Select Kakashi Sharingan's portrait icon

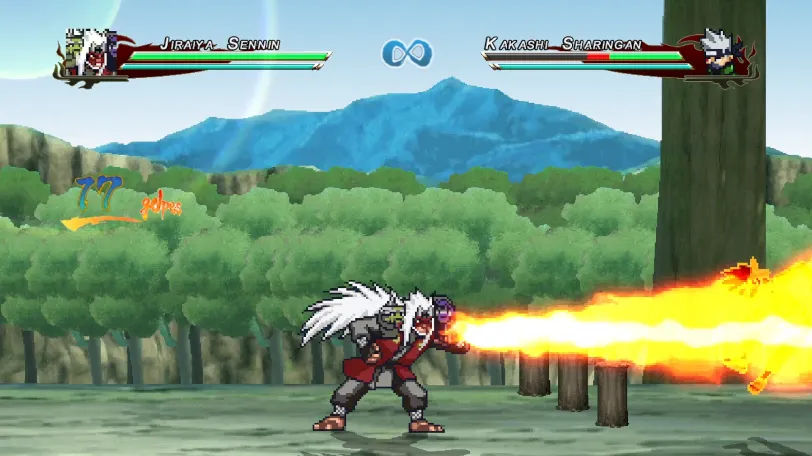click(721, 54)
